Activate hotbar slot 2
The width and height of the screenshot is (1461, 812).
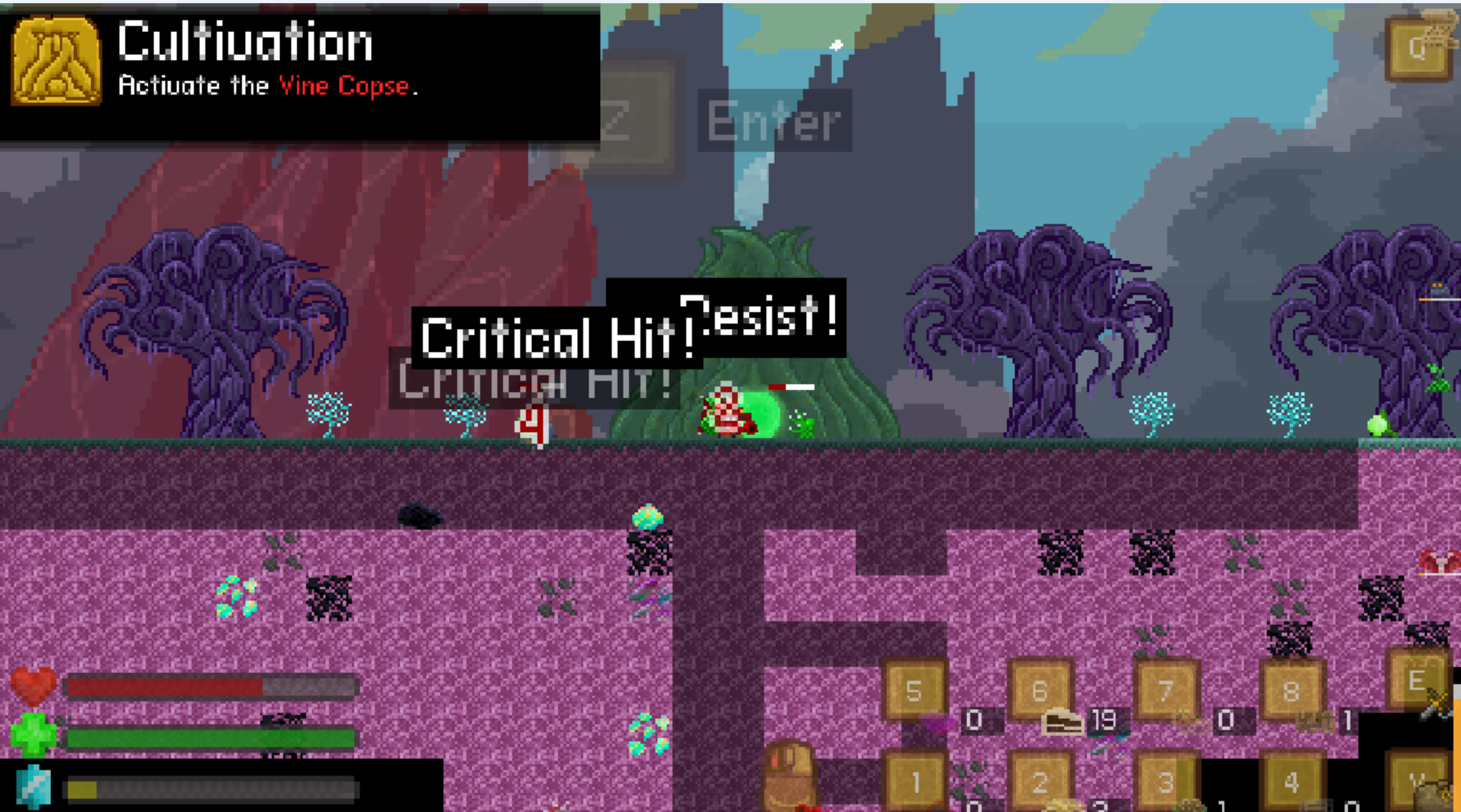coord(1040,782)
